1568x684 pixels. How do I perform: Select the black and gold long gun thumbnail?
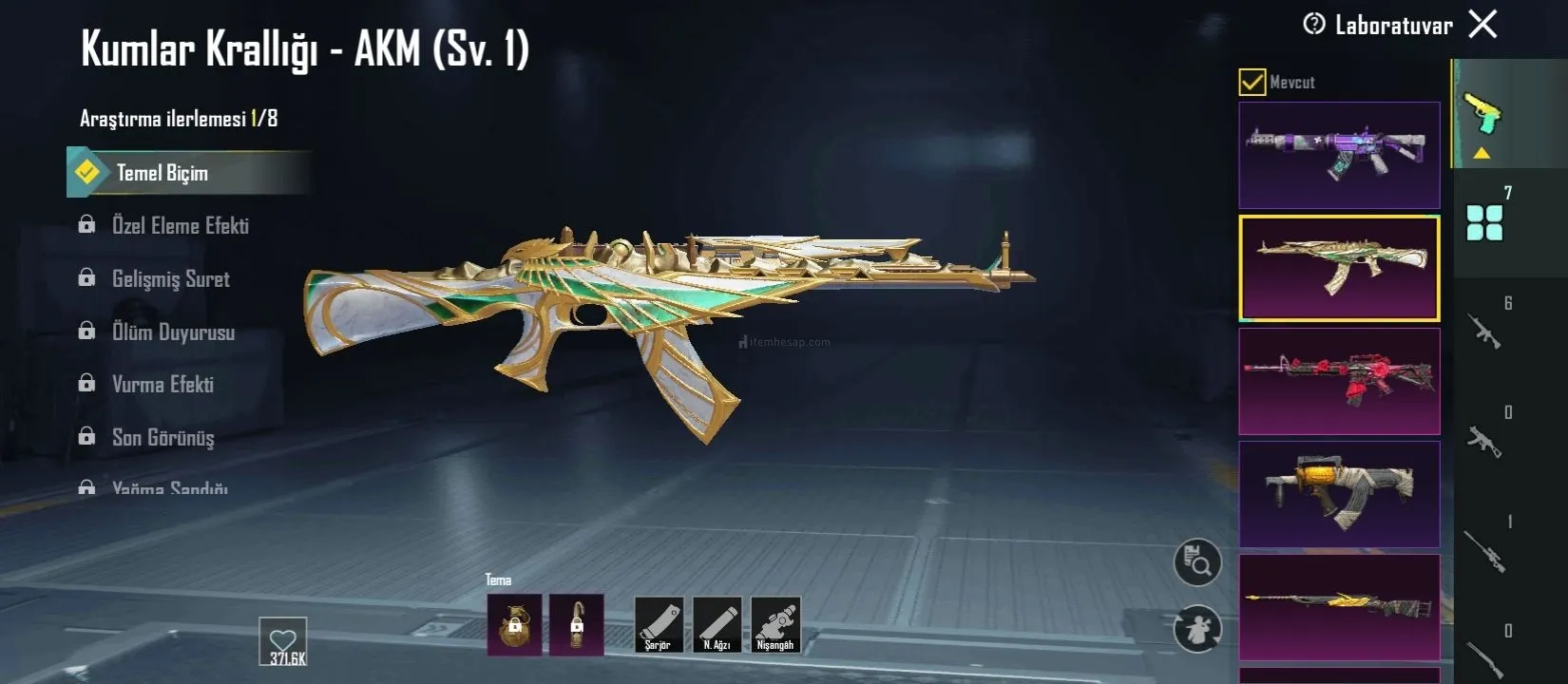(x=1339, y=607)
